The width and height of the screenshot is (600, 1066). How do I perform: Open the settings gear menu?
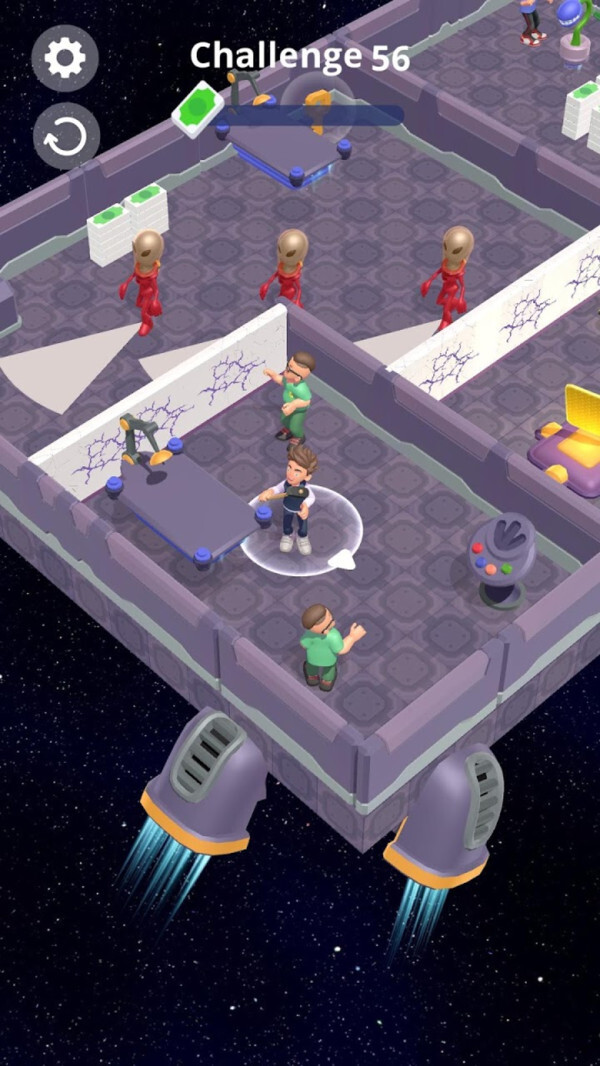coord(65,58)
